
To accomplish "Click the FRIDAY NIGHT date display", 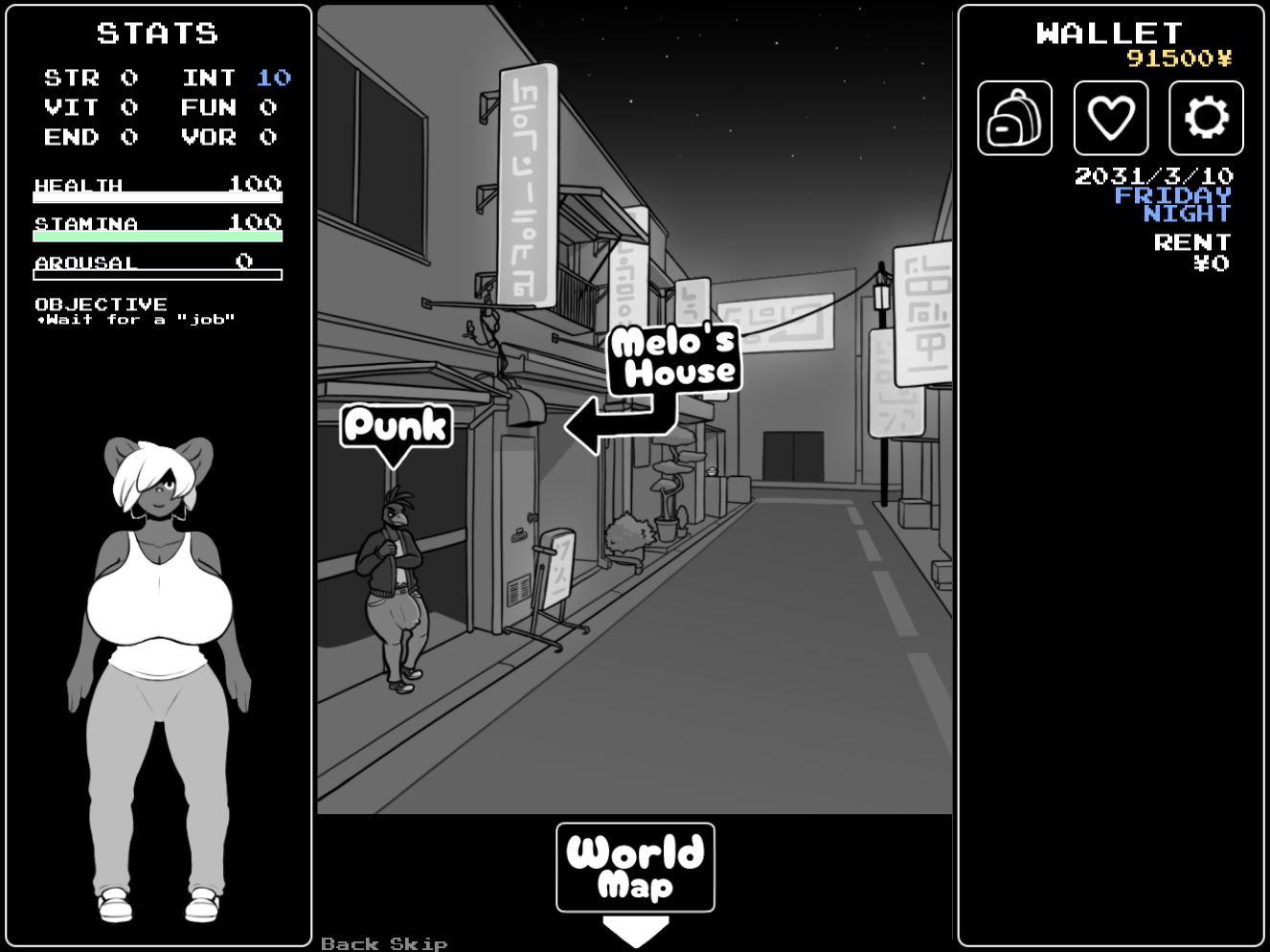I will pos(1173,204).
